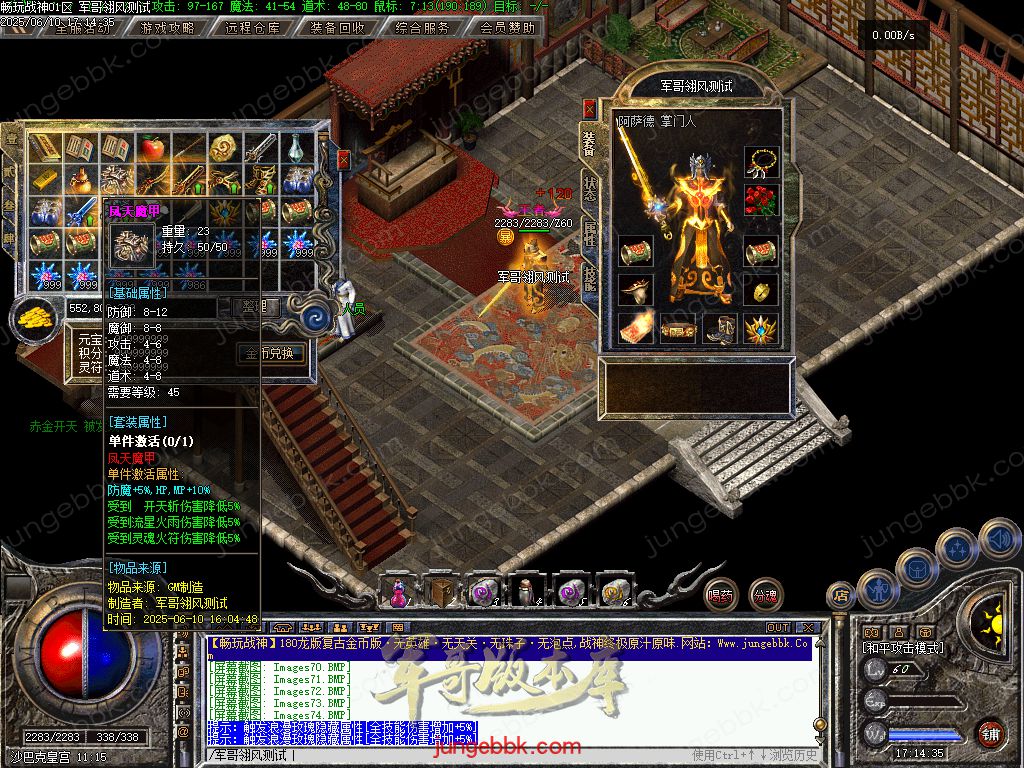
Task: Select the red roses equipment slot
Action: [x=761, y=200]
